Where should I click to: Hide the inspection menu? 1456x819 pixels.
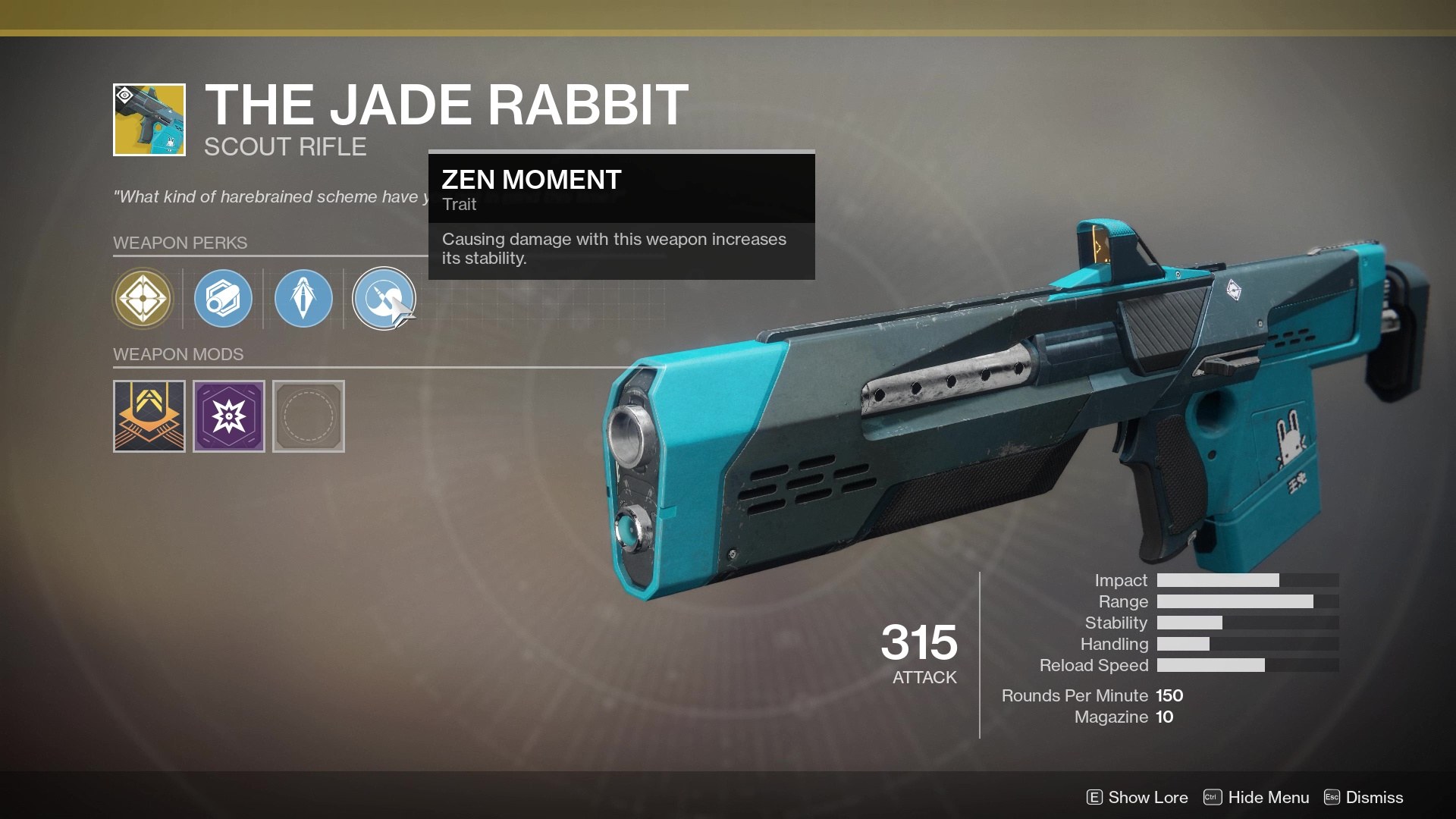coord(1257,797)
